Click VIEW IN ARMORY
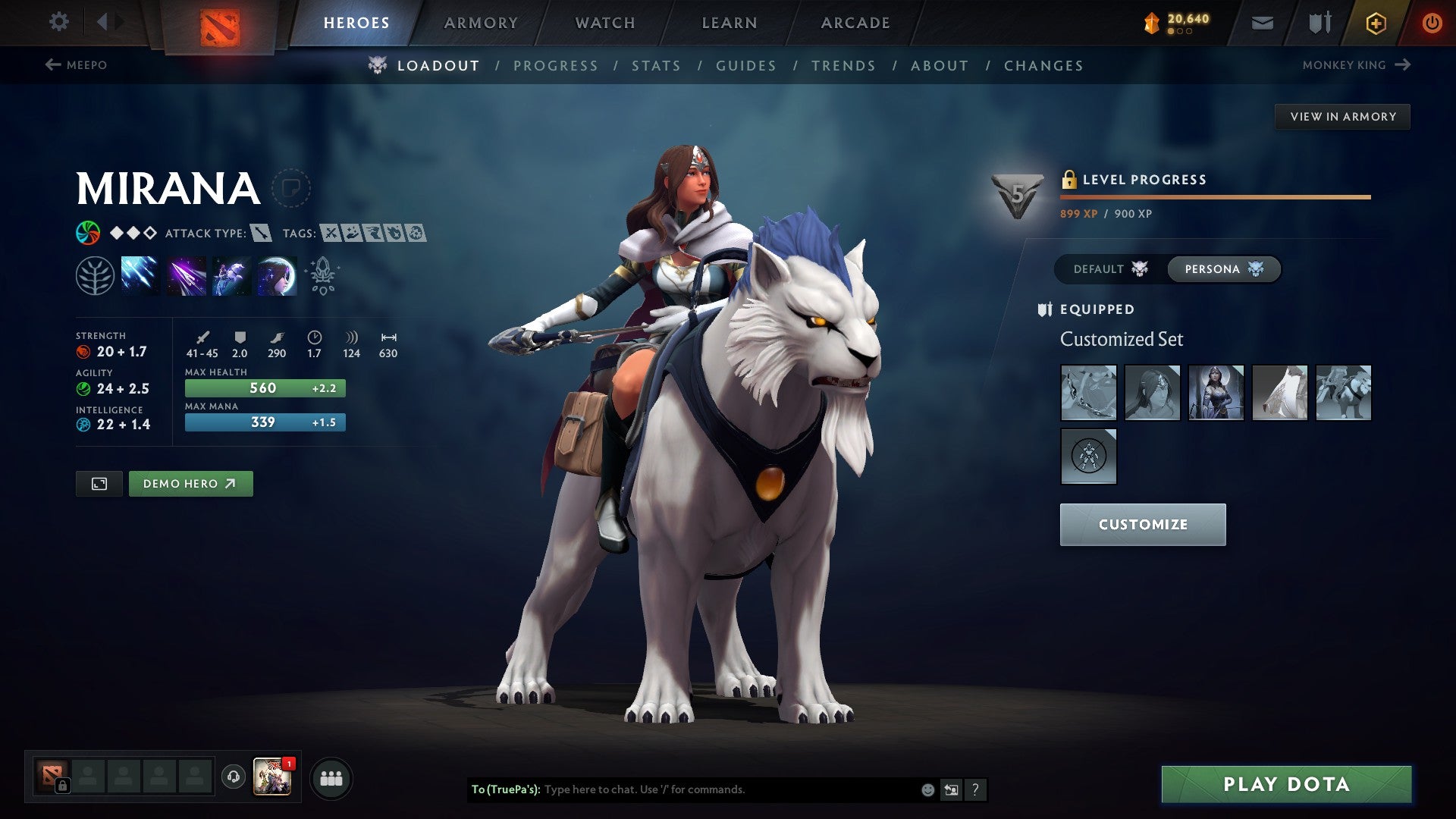Image resolution: width=1456 pixels, height=819 pixels. tap(1342, 116)
